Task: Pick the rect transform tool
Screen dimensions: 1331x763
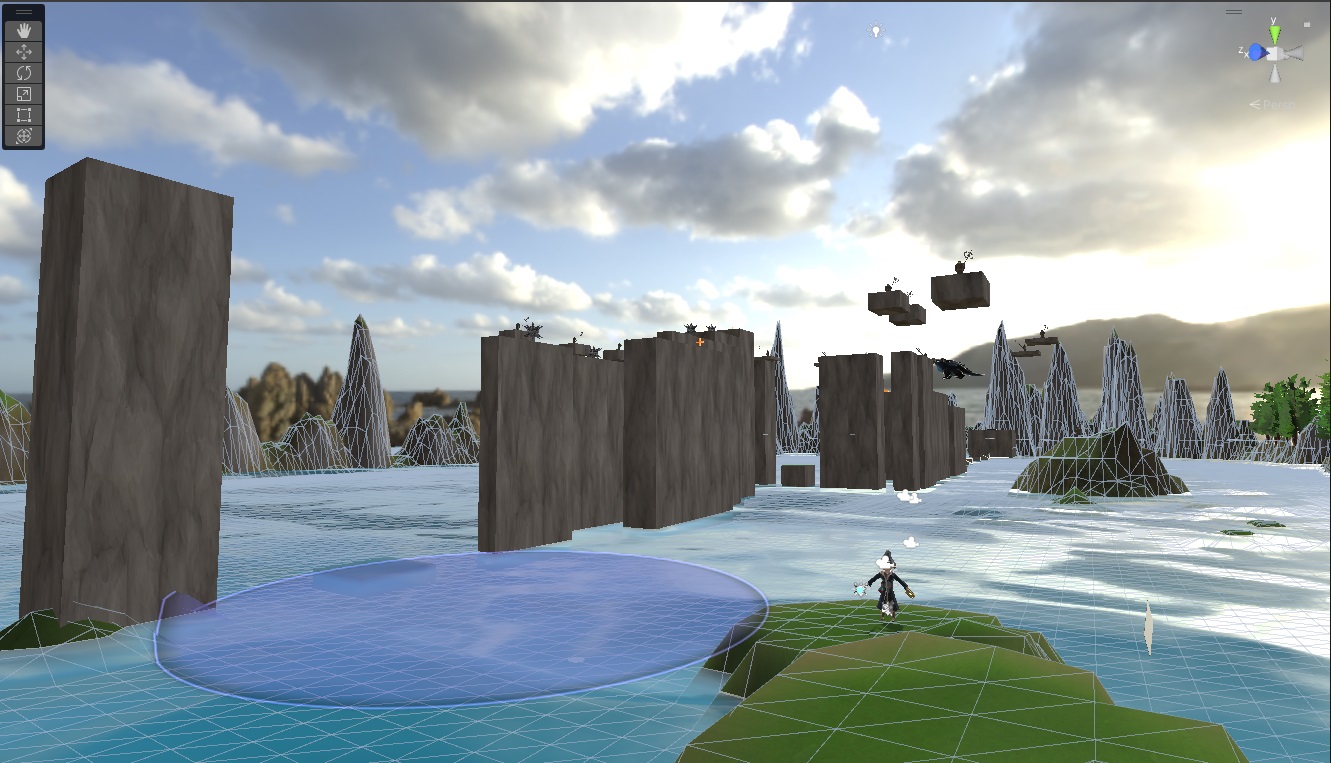Action: (24, 115)
